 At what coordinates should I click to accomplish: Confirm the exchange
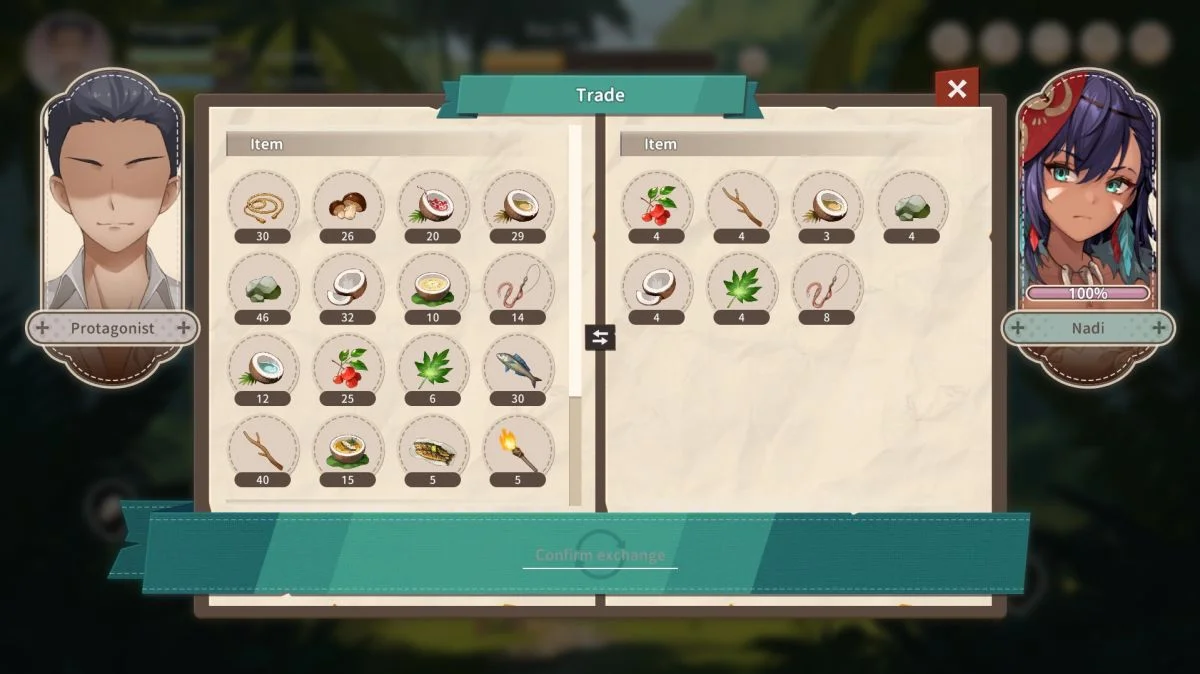tap(600, 555)
